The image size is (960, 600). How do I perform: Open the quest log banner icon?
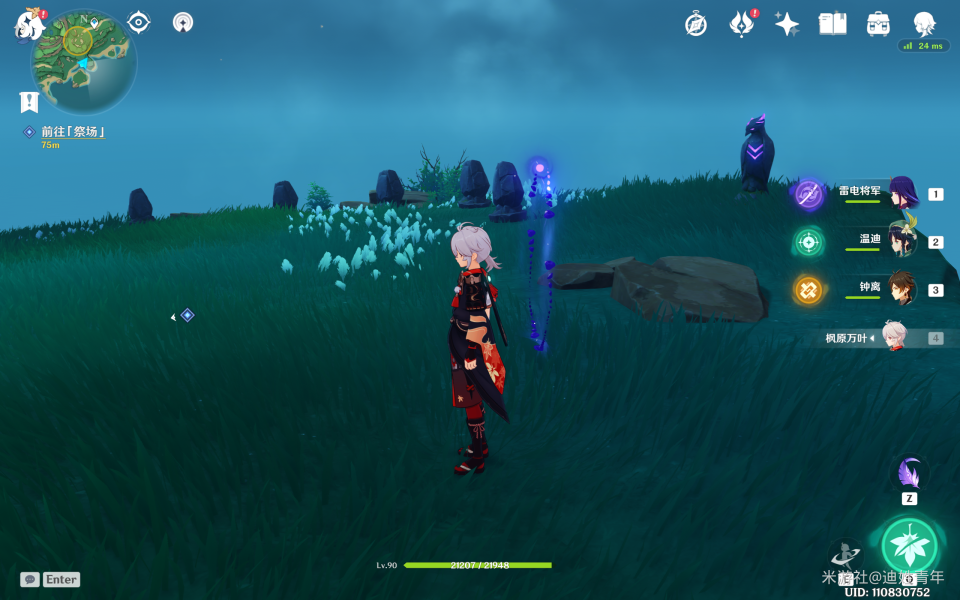coord(29,102)
